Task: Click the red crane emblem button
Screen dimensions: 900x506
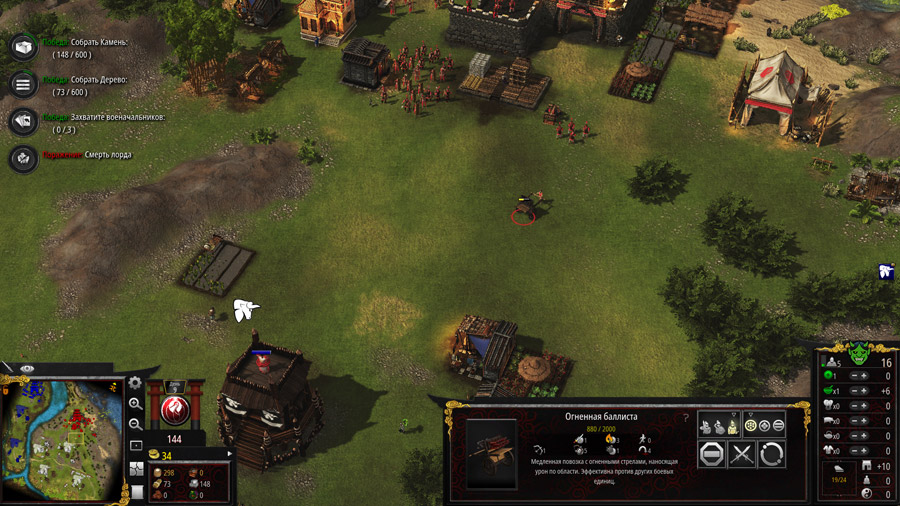Action: 175,411
